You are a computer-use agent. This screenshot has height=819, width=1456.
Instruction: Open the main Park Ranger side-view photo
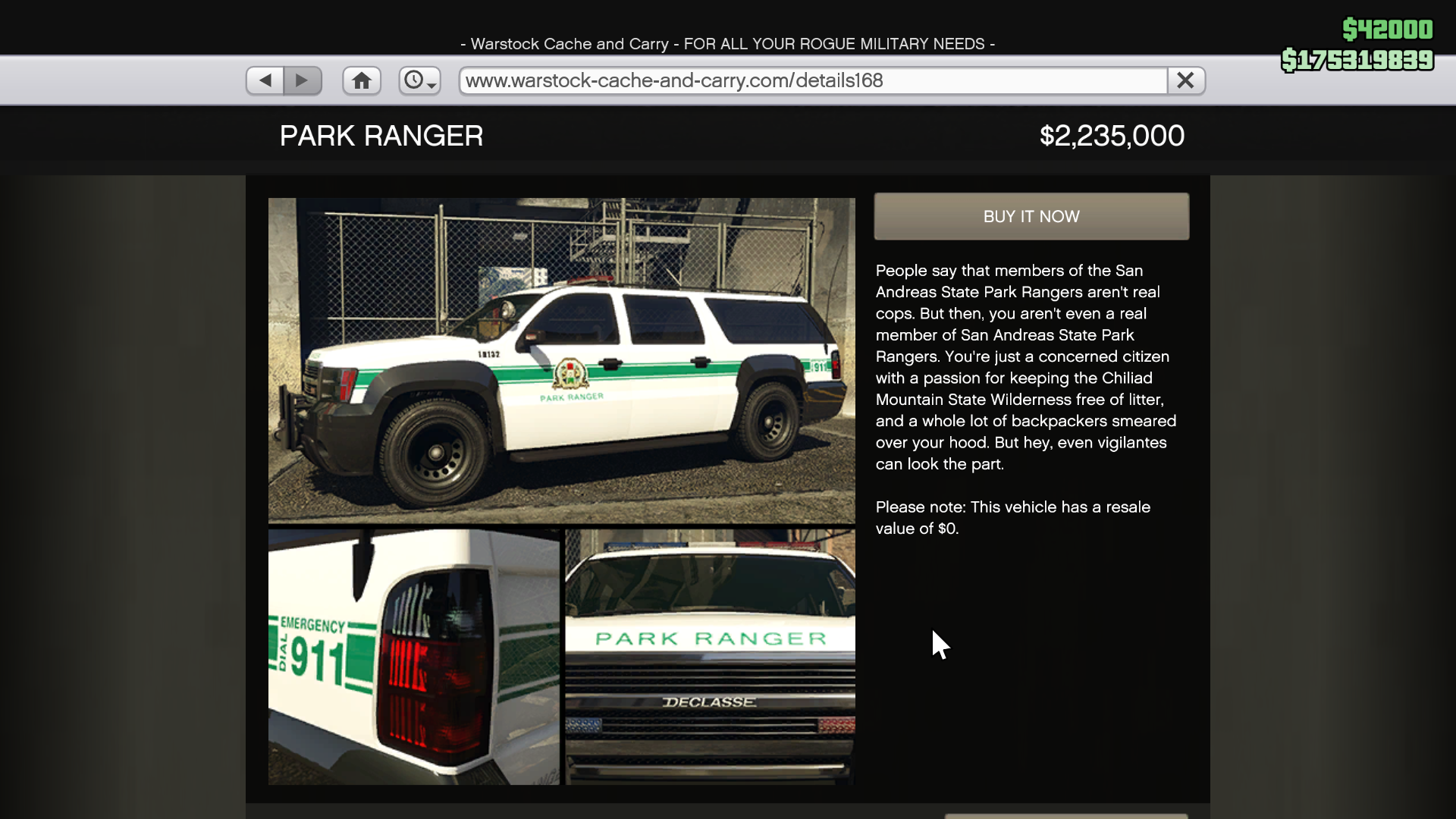(561, 360)
